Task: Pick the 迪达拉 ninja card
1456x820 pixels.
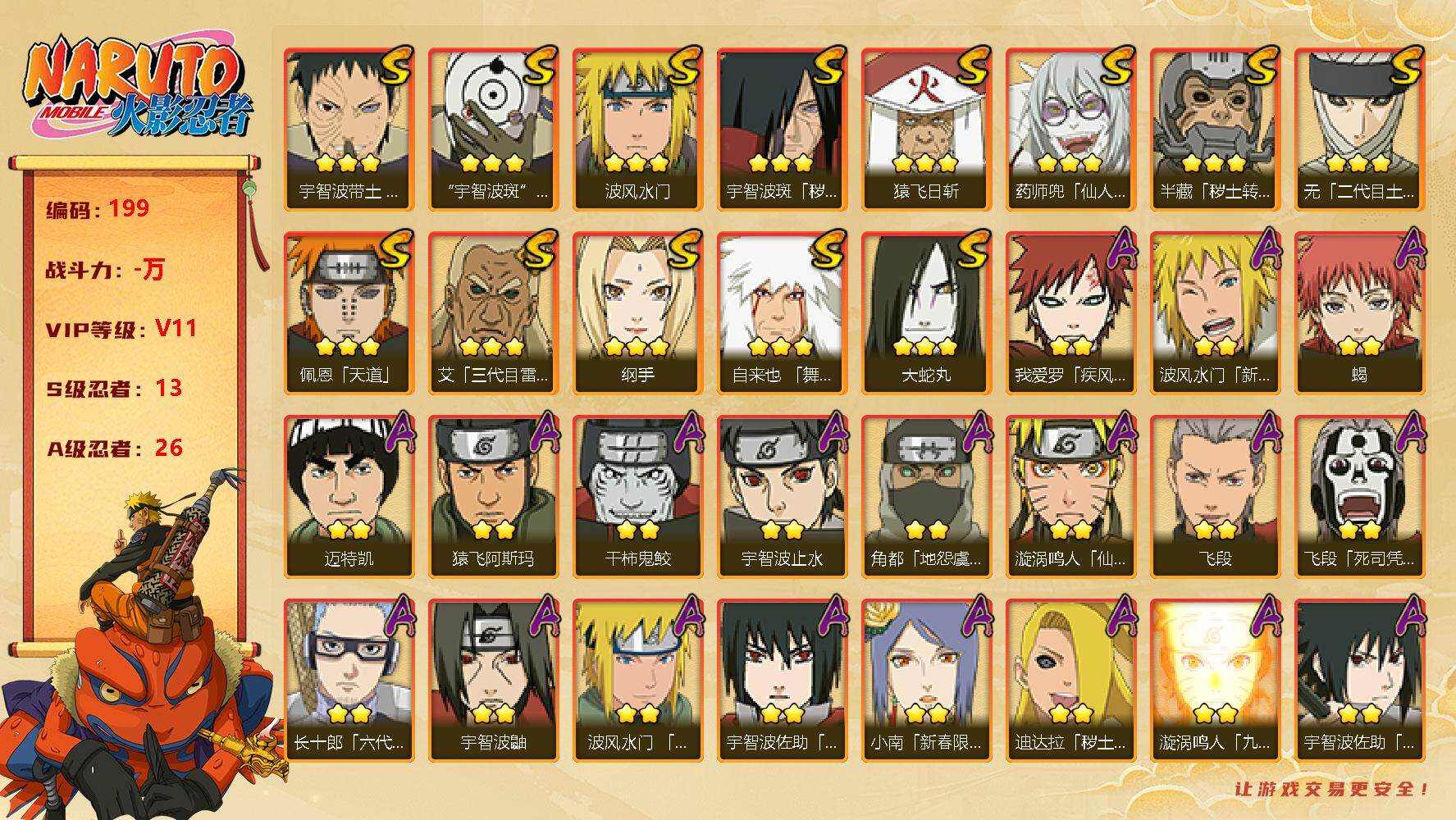Action: click(x=1070, y=680)
